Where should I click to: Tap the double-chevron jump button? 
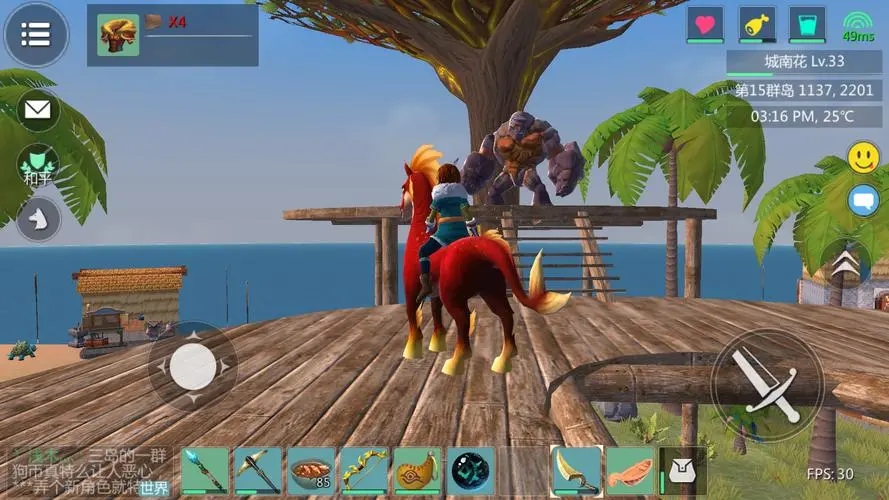point(845,265)
